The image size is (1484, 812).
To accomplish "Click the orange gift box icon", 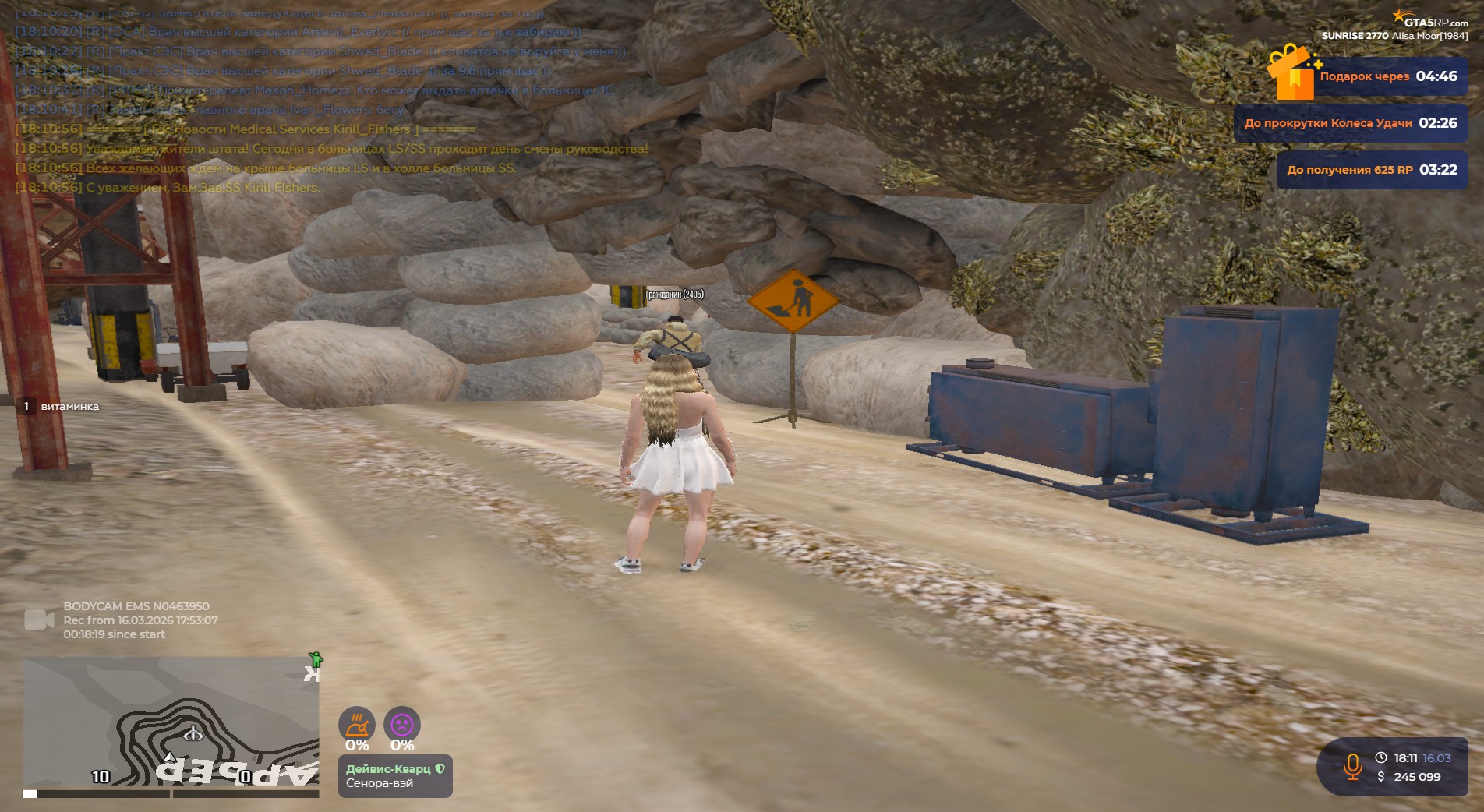I will (x=1292, y=72).
